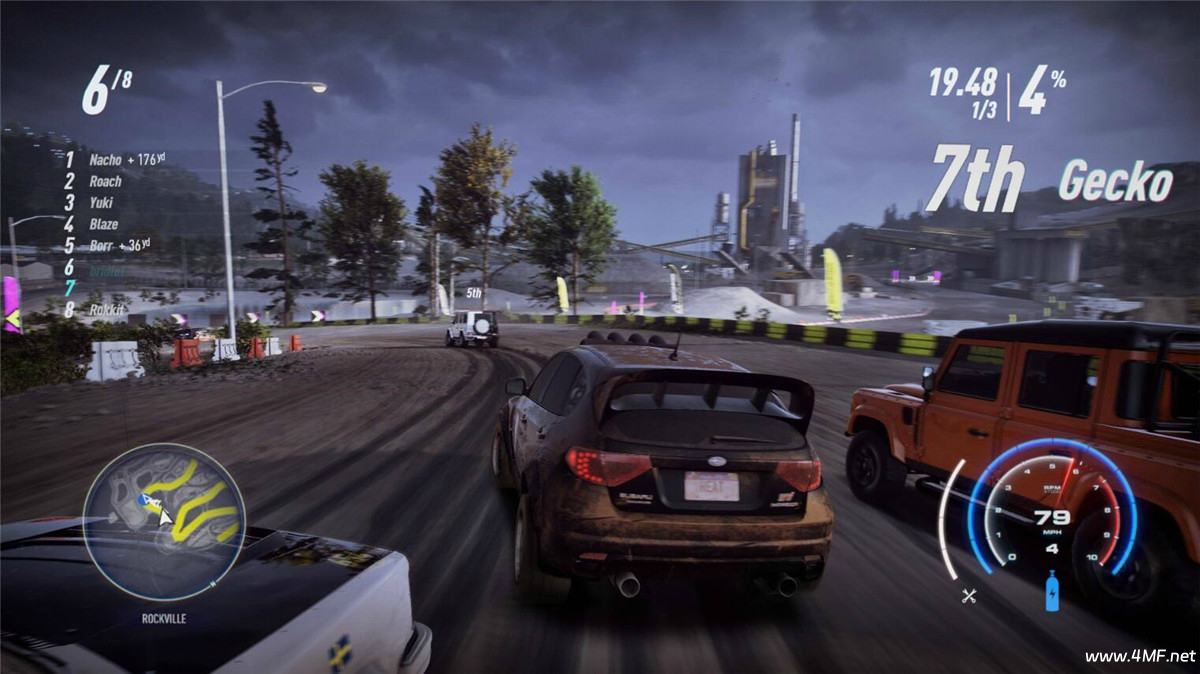Viewport: 1200px width, 674px height.
Task: Pick Blaze from the standings list
Action: point(104,224)
